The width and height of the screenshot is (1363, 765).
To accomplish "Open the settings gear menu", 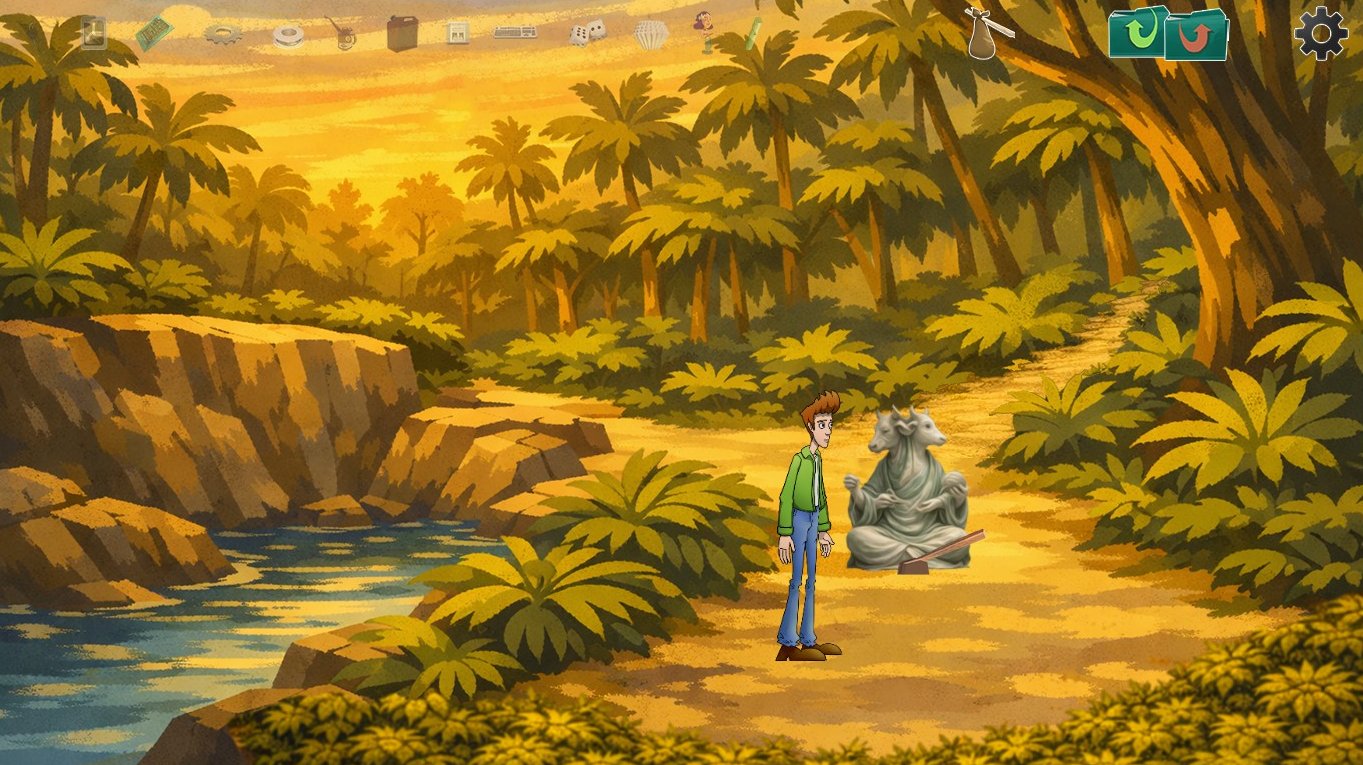I will coord(1321,33).
